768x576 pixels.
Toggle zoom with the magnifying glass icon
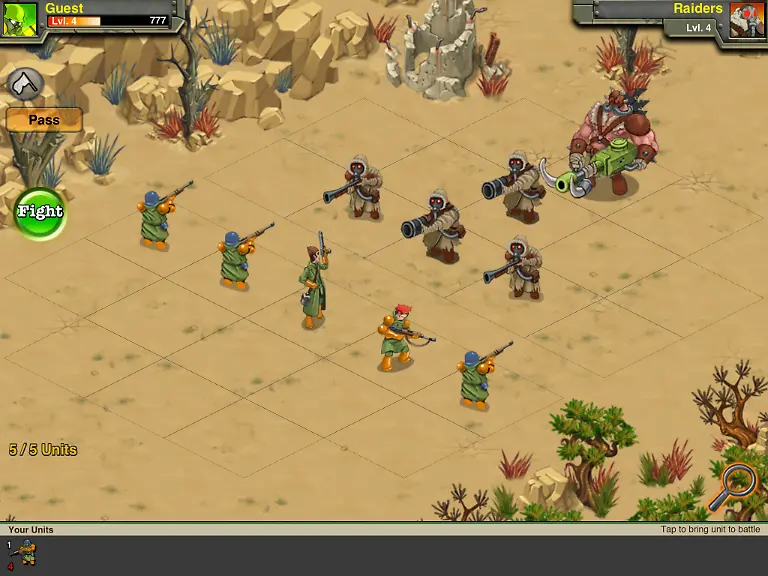pyautogui.click(x=737, y=485)
